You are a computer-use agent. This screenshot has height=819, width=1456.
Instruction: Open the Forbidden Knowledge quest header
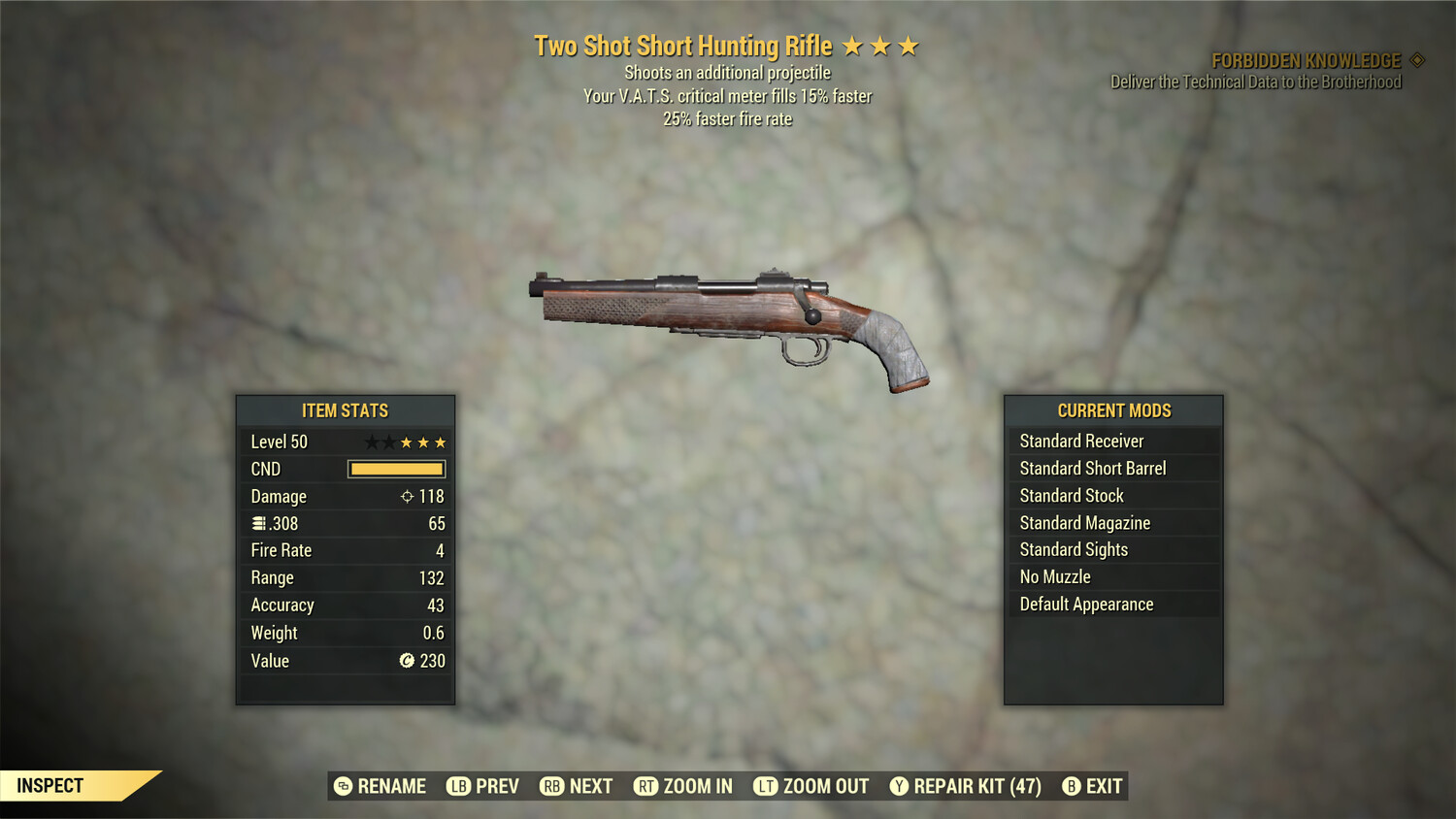click(1306, 59)
